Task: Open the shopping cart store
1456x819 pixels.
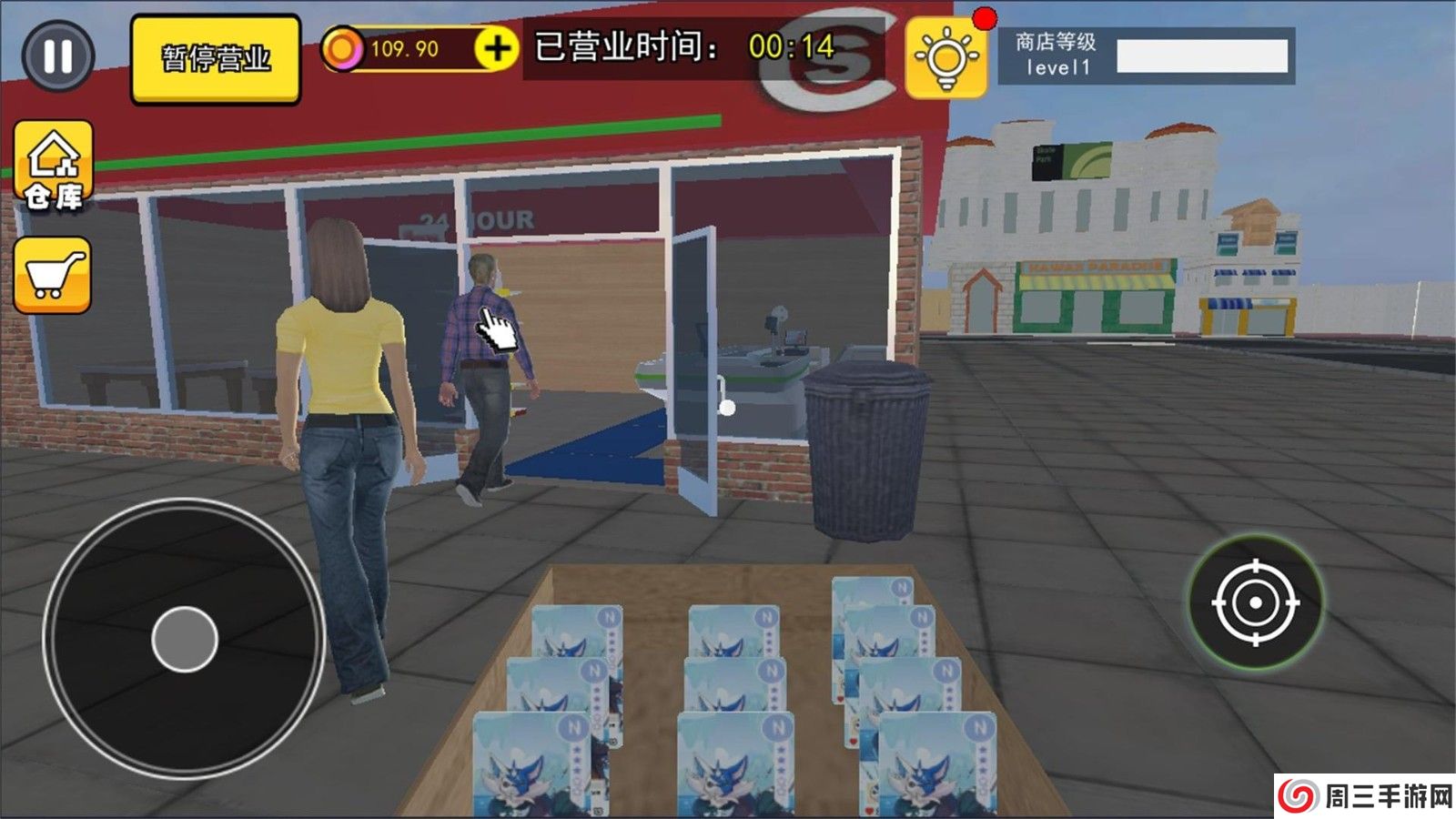Action: (x=52, y=269)
